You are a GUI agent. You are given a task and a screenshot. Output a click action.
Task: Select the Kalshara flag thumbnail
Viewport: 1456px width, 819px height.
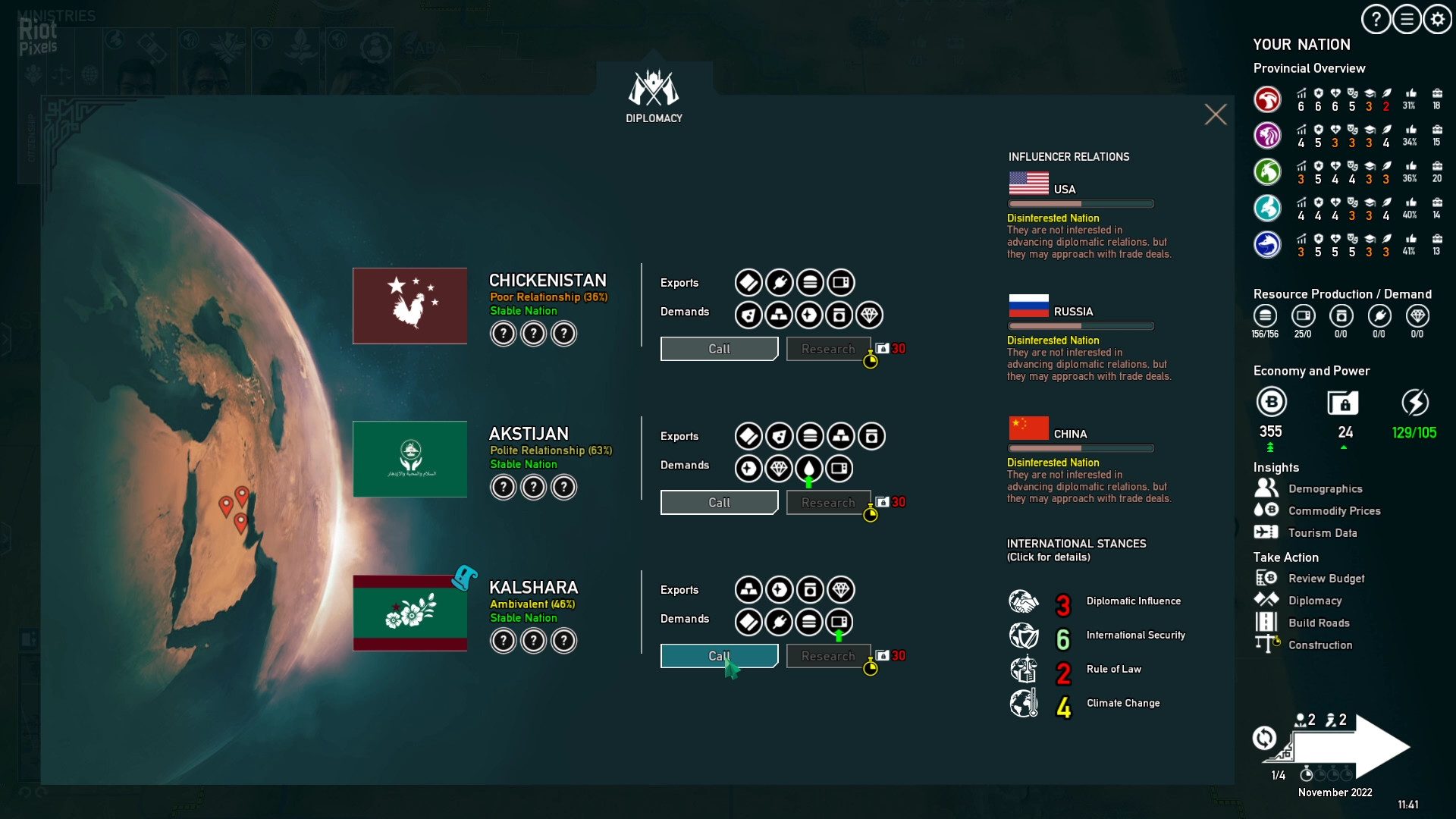(x=409, y=613)
